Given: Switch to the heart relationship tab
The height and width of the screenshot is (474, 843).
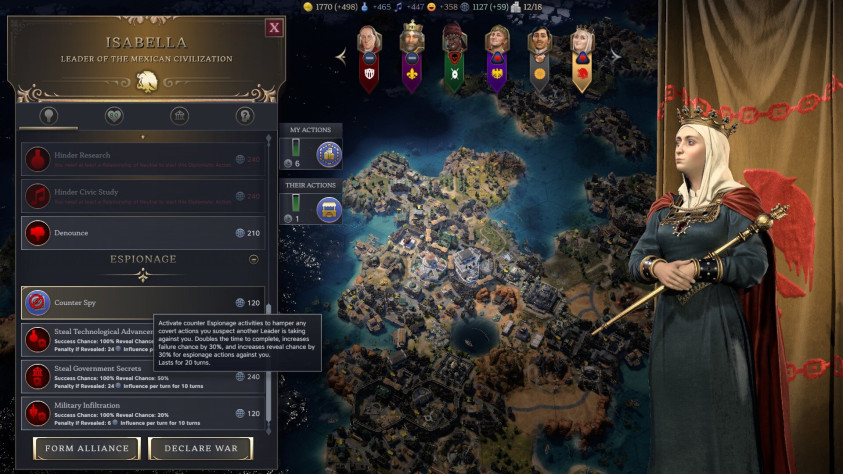Looking at the screenshot, I should pyautogui.click(x=114, y=116).
